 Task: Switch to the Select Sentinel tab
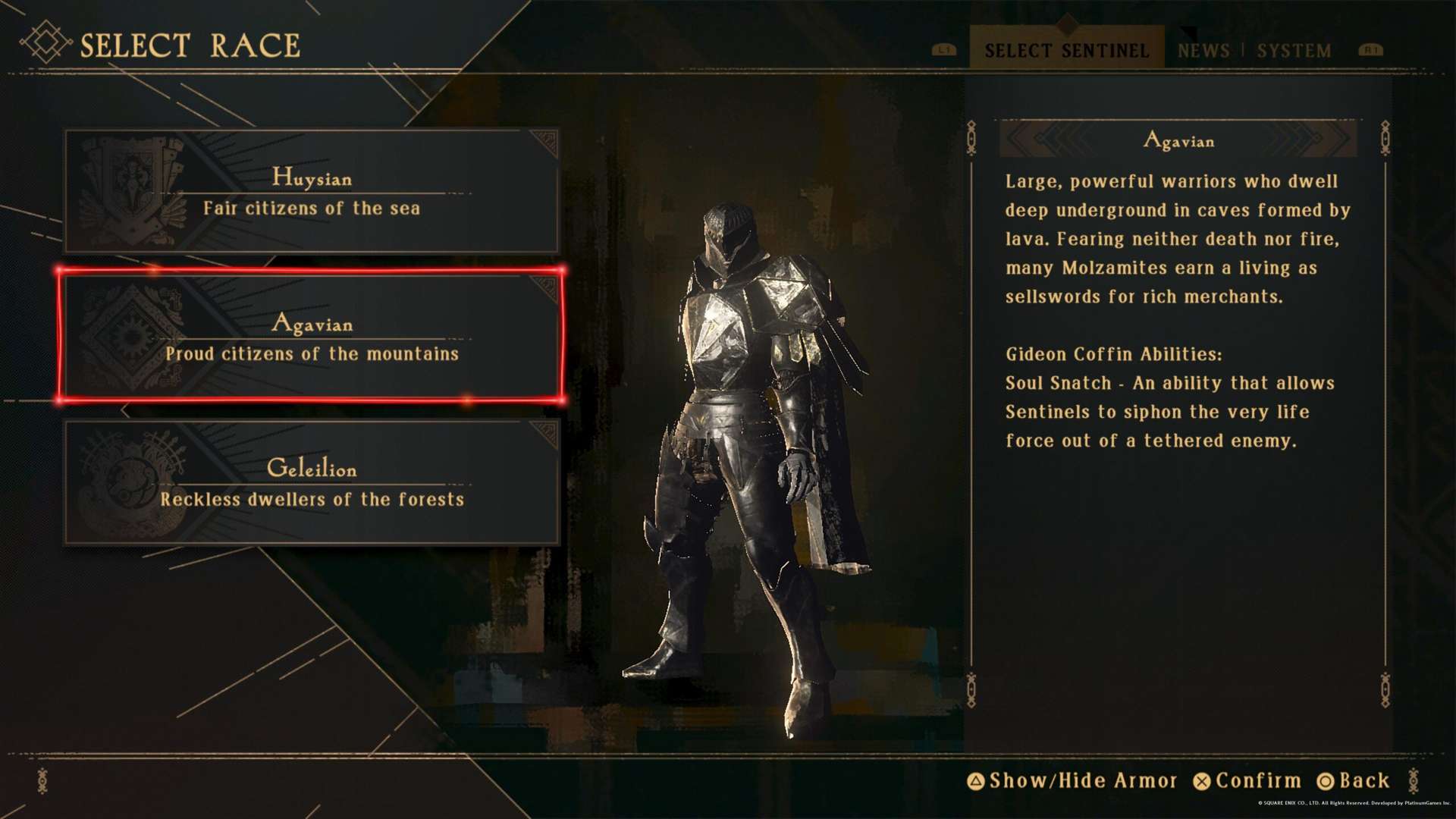1066,50
